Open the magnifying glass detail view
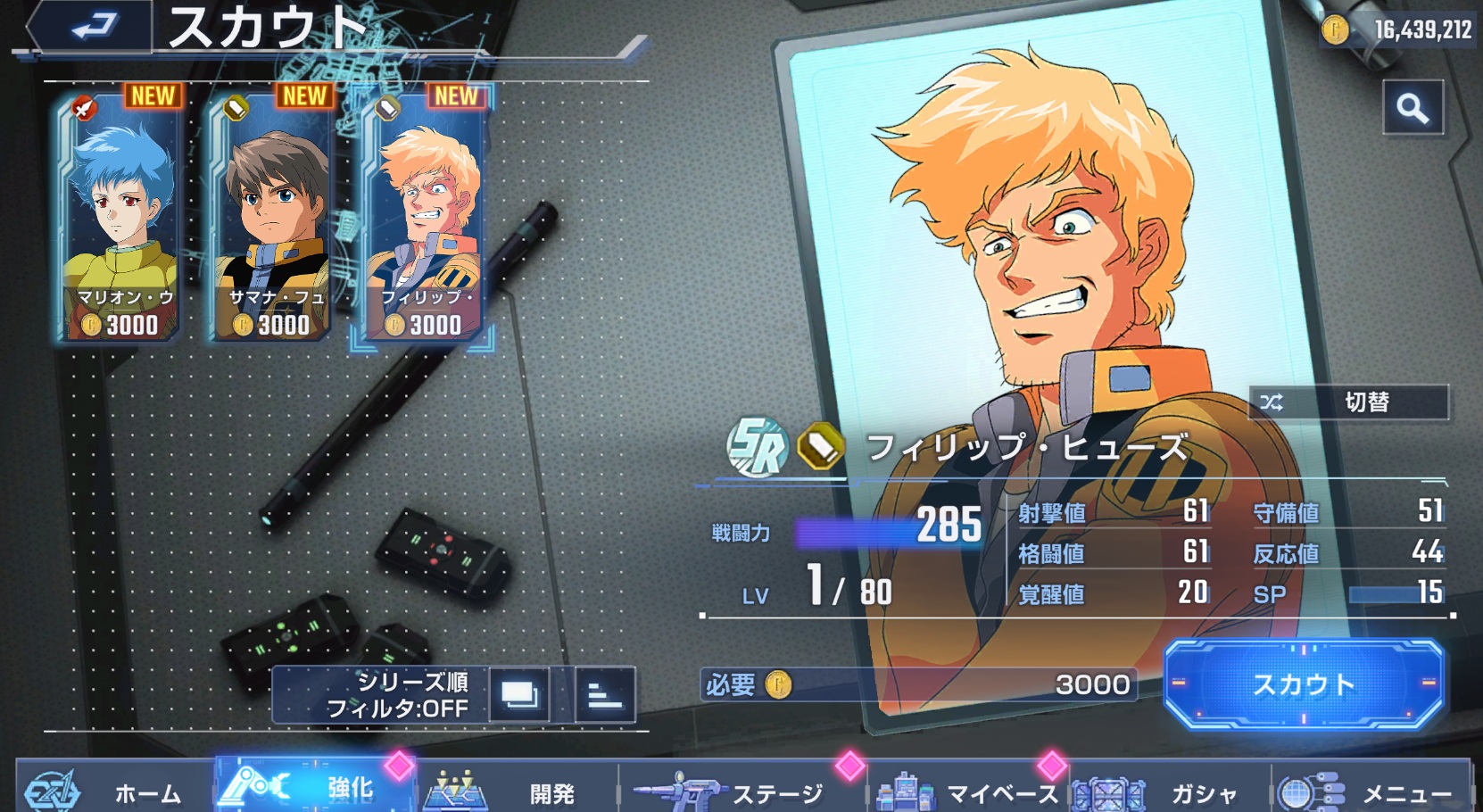Screen dimensions: 1483x812 point(1413,108)
